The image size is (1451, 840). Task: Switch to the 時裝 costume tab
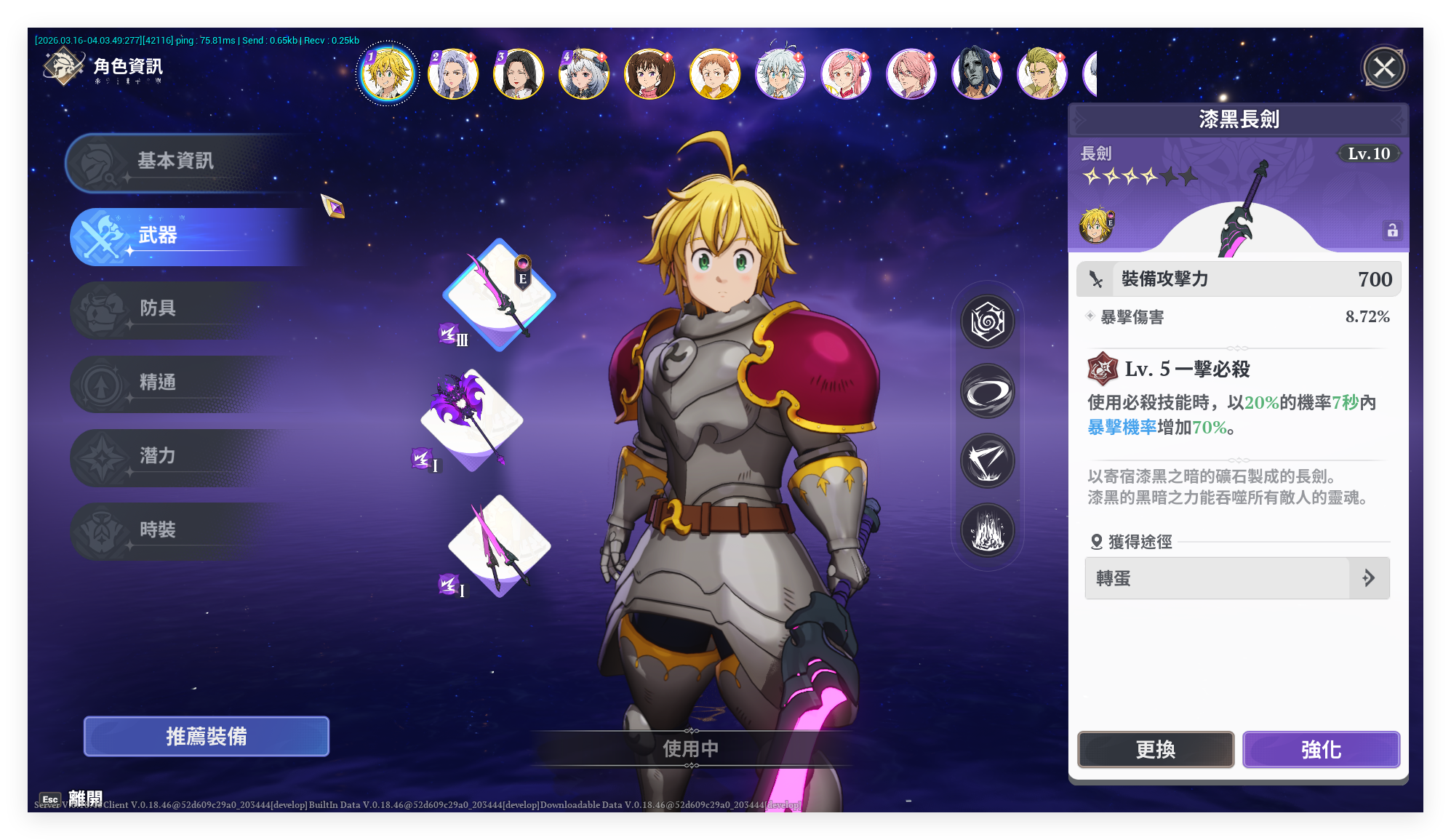pos(159,531)
